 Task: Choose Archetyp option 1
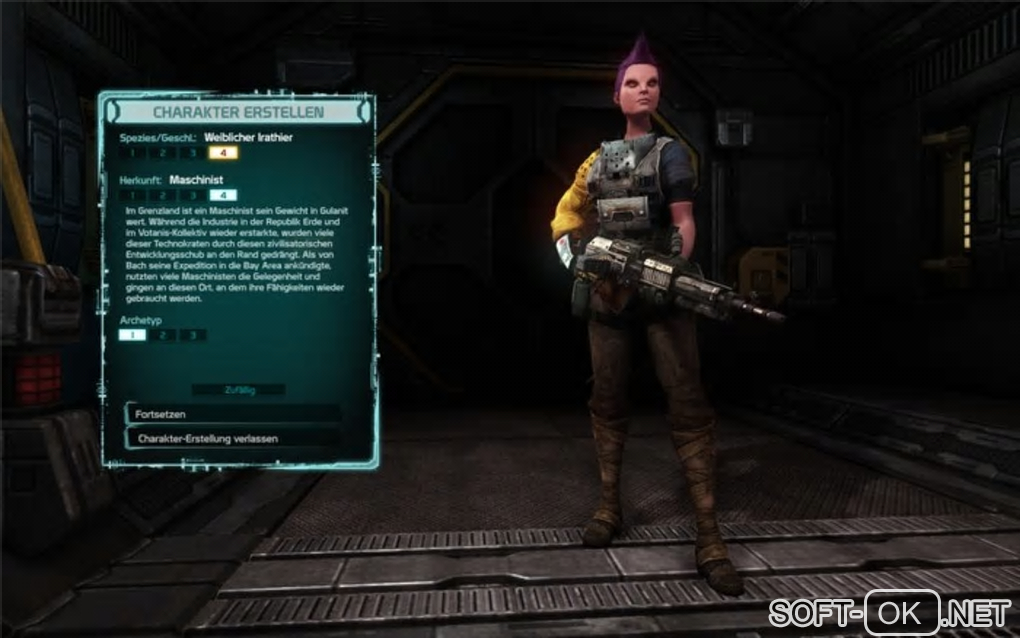click(132, 335)
